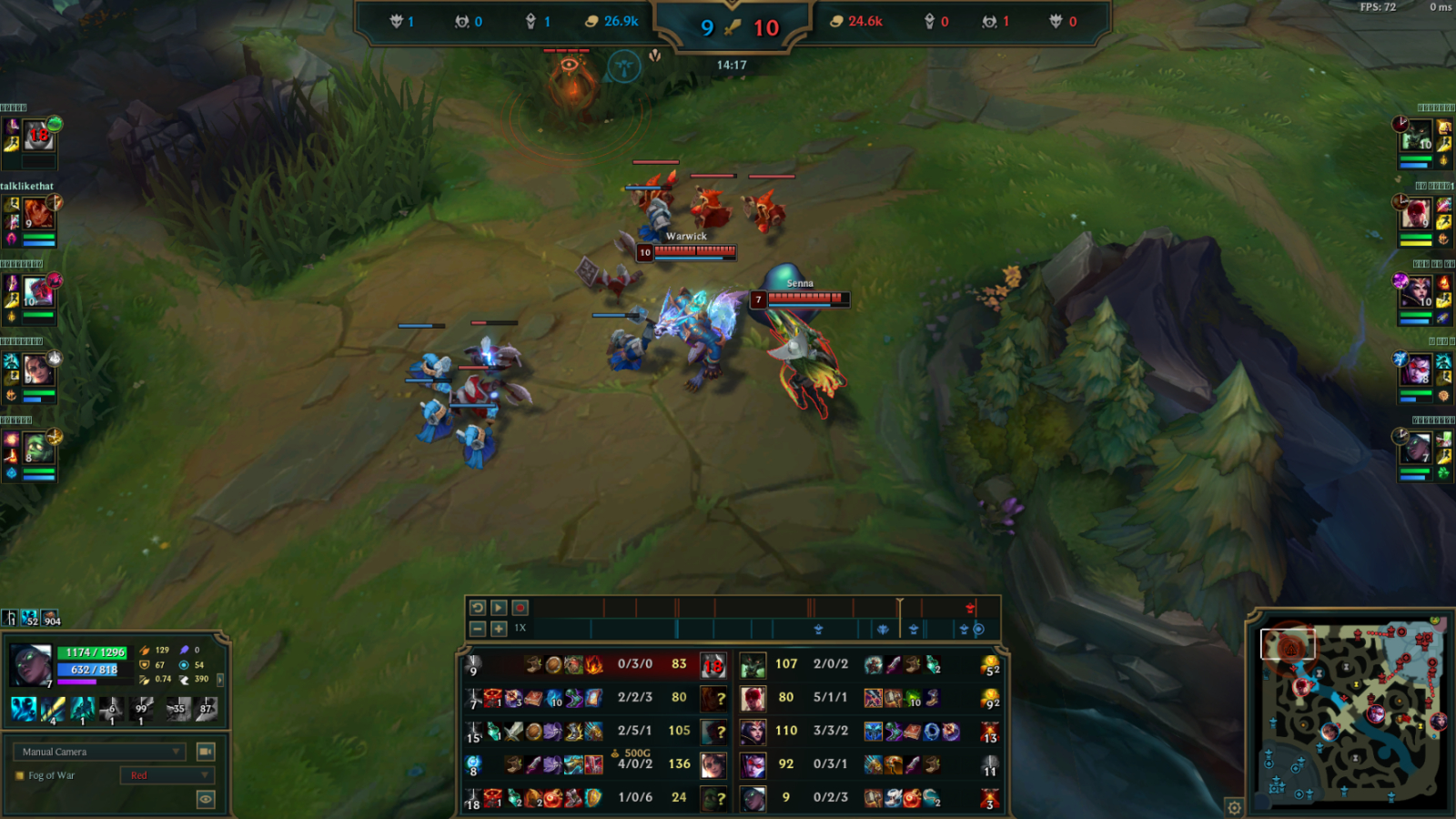Open the Manual Camera dropdown
This screenshot has height=819, width=1456.
99,752
